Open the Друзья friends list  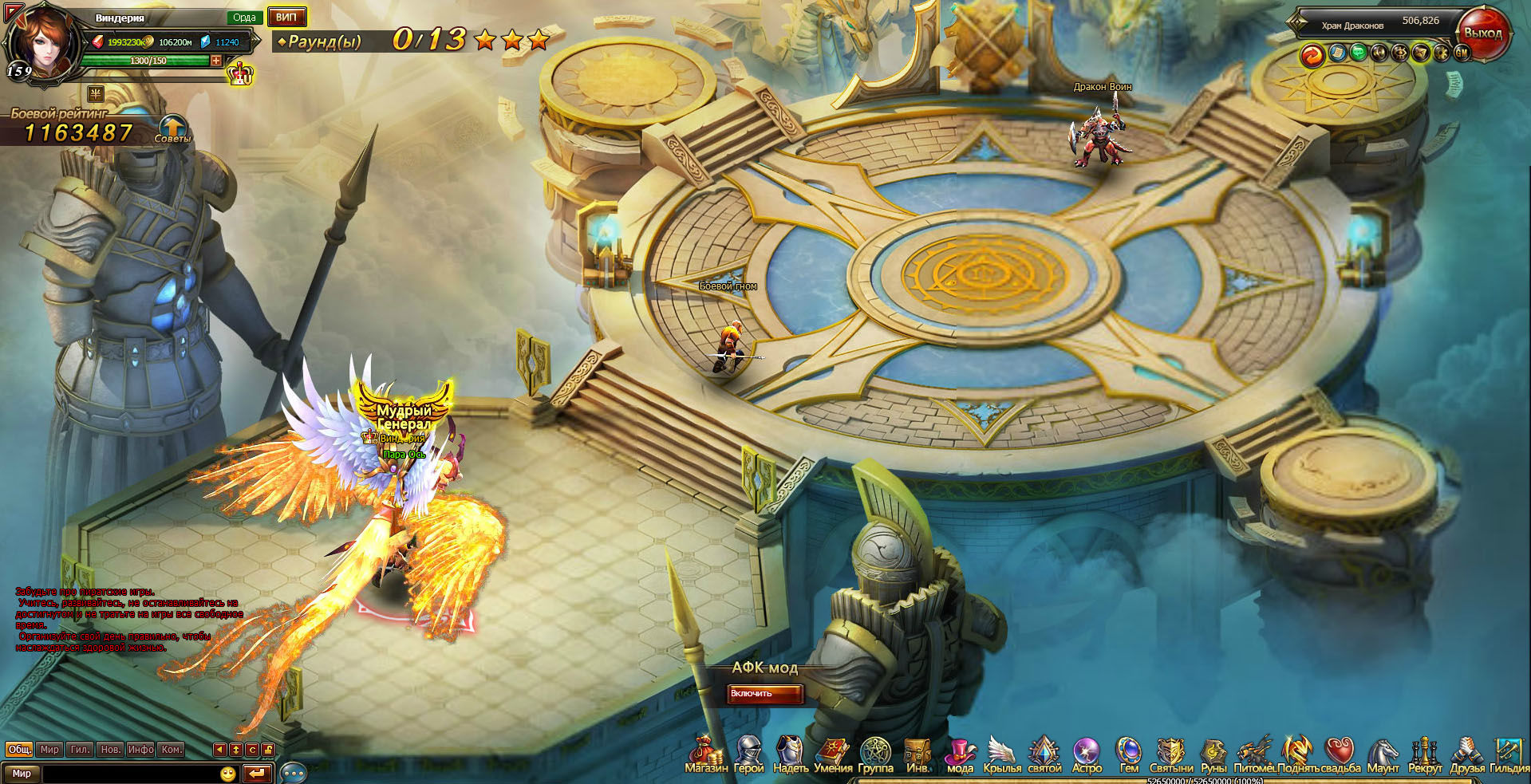(1466, 754)
